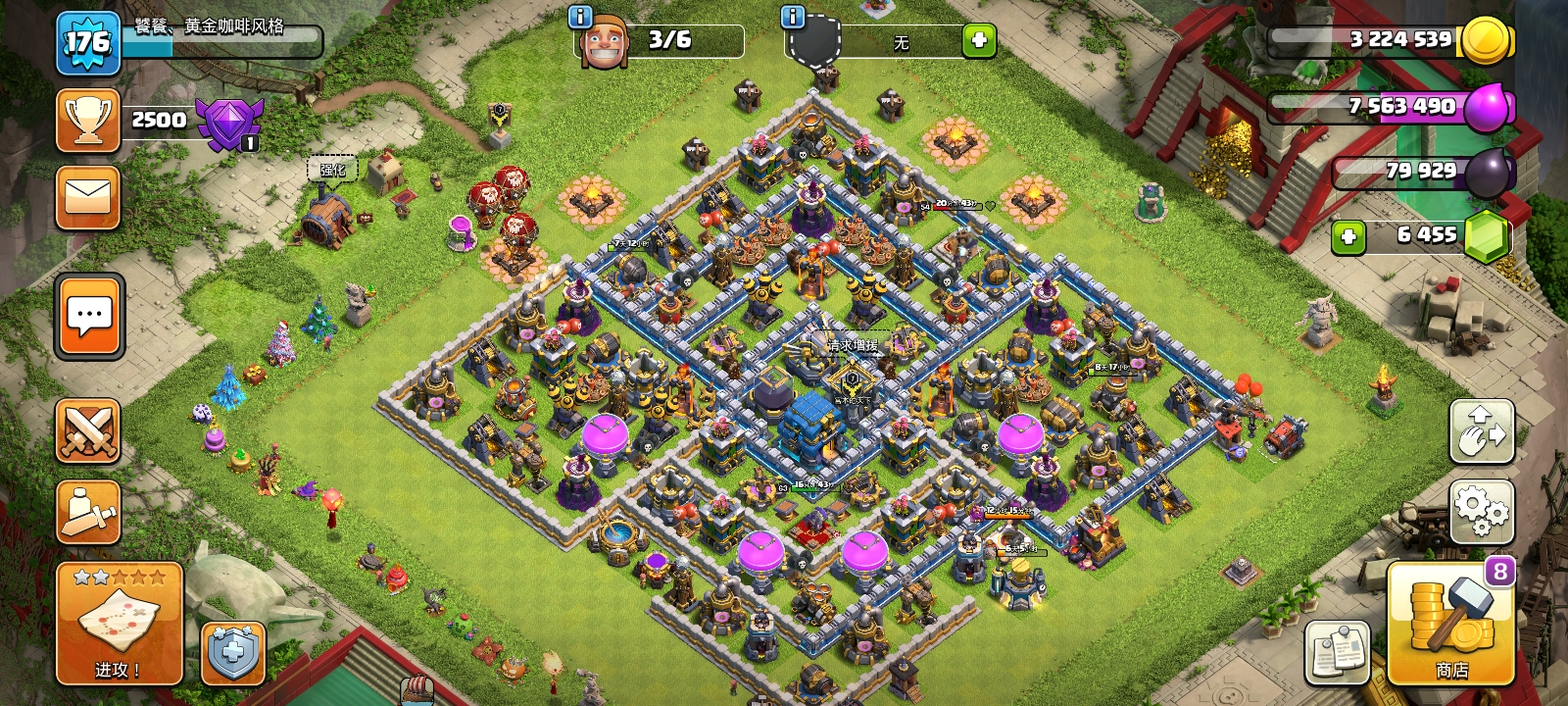Screen dimensions: 1568x706
Task: Tap the crossed swords battle log button
Action: pos(88,431)
